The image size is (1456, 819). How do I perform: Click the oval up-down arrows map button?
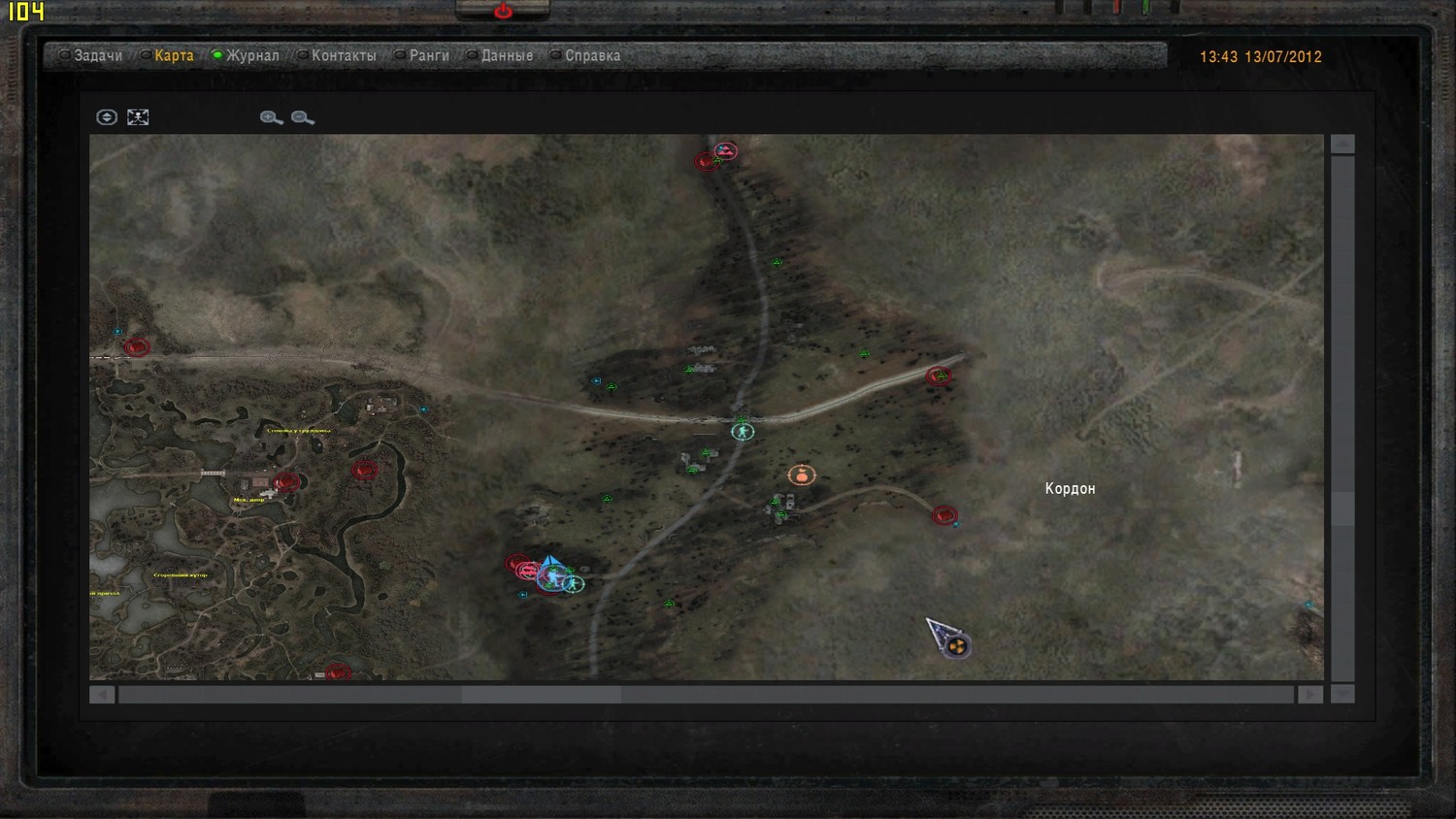pyautogui.click(x=107, y=117)
